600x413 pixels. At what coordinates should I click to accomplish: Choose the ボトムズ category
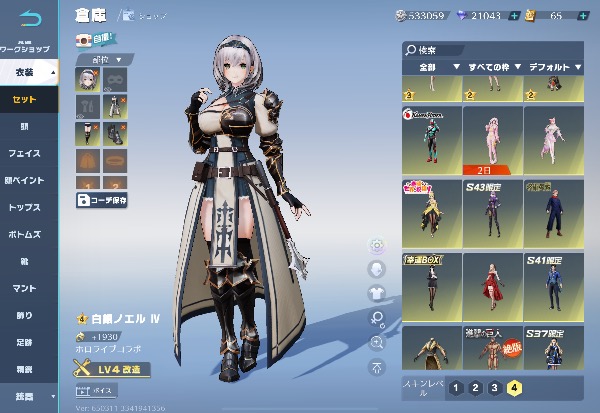point(28,235)
